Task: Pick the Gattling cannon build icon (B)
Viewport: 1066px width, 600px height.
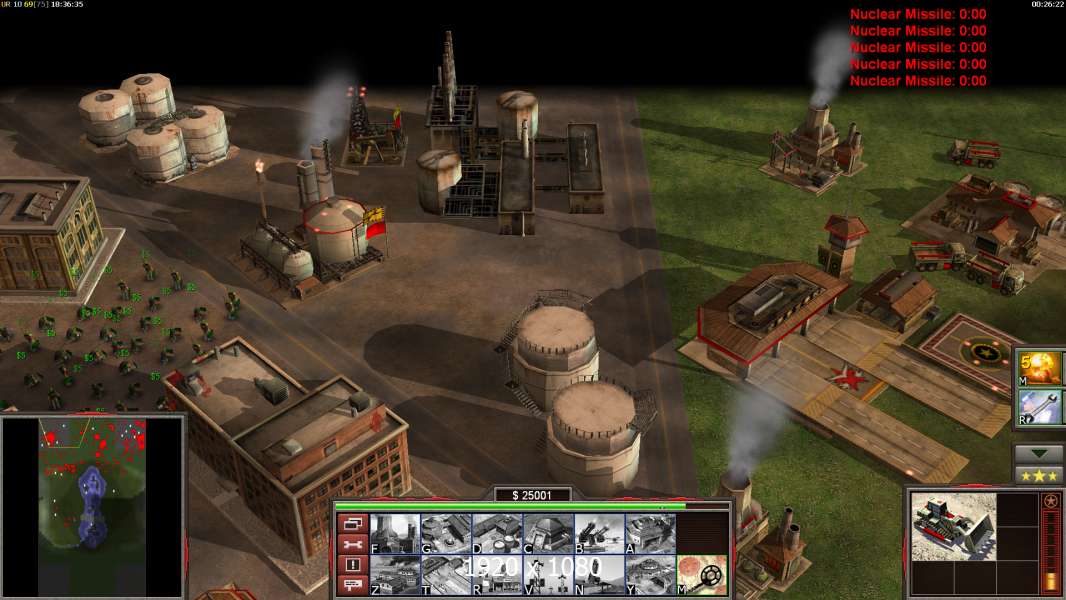Action: [x=599, y=533]
